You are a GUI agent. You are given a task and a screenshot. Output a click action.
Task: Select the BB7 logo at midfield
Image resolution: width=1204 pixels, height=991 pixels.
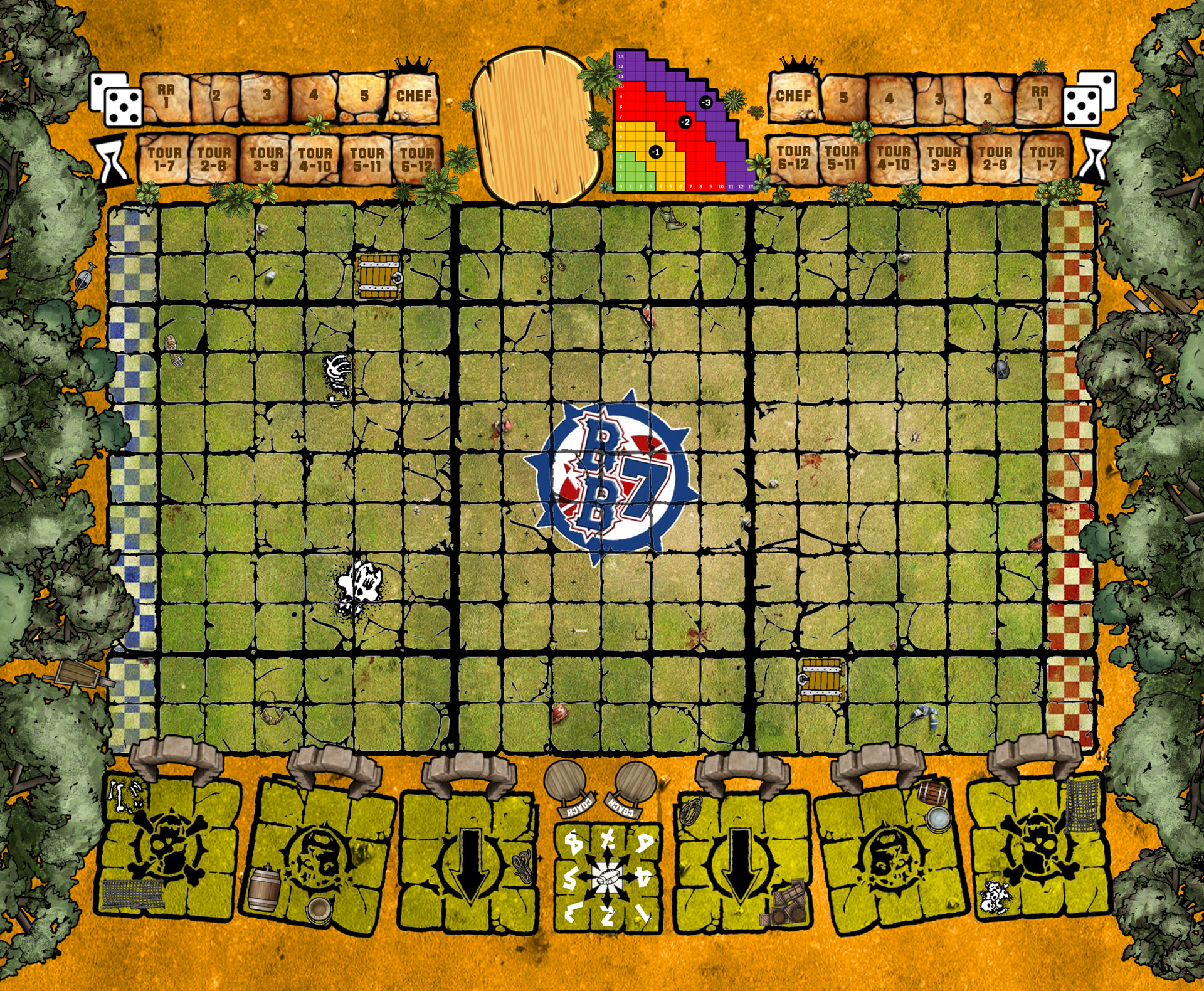coord(611,478)
